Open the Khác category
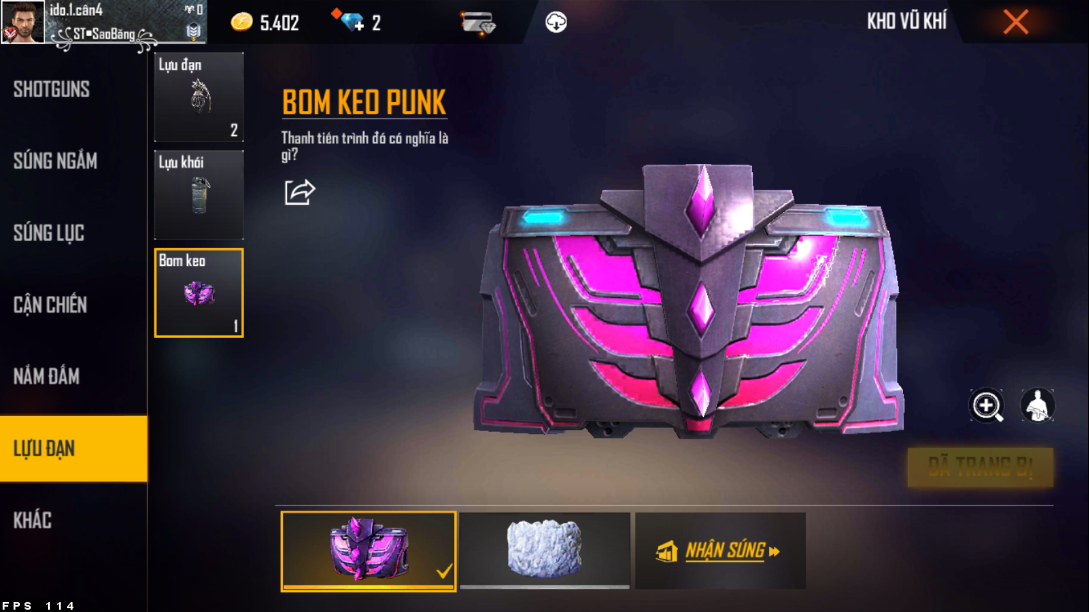The height and width of the screenshot is (612, 1089). pos(33,520)
